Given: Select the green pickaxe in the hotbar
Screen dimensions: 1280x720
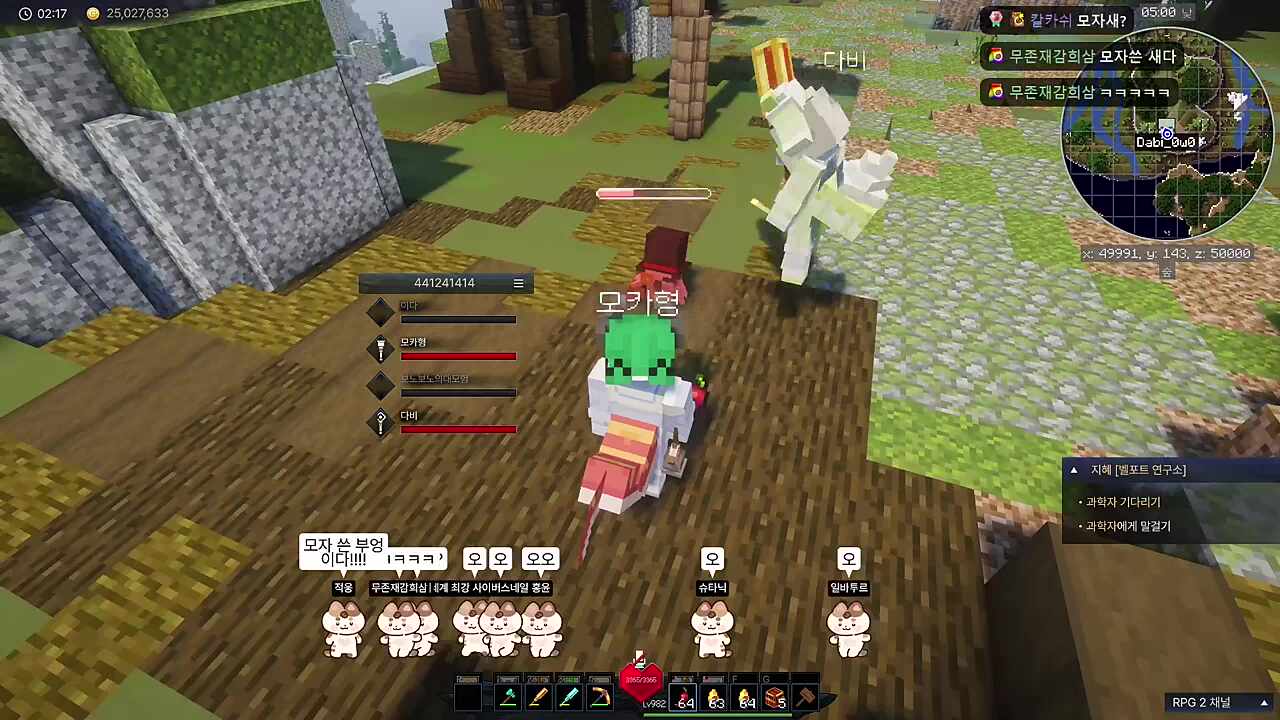Looking at the screenshot, I should tap(507, 695).
